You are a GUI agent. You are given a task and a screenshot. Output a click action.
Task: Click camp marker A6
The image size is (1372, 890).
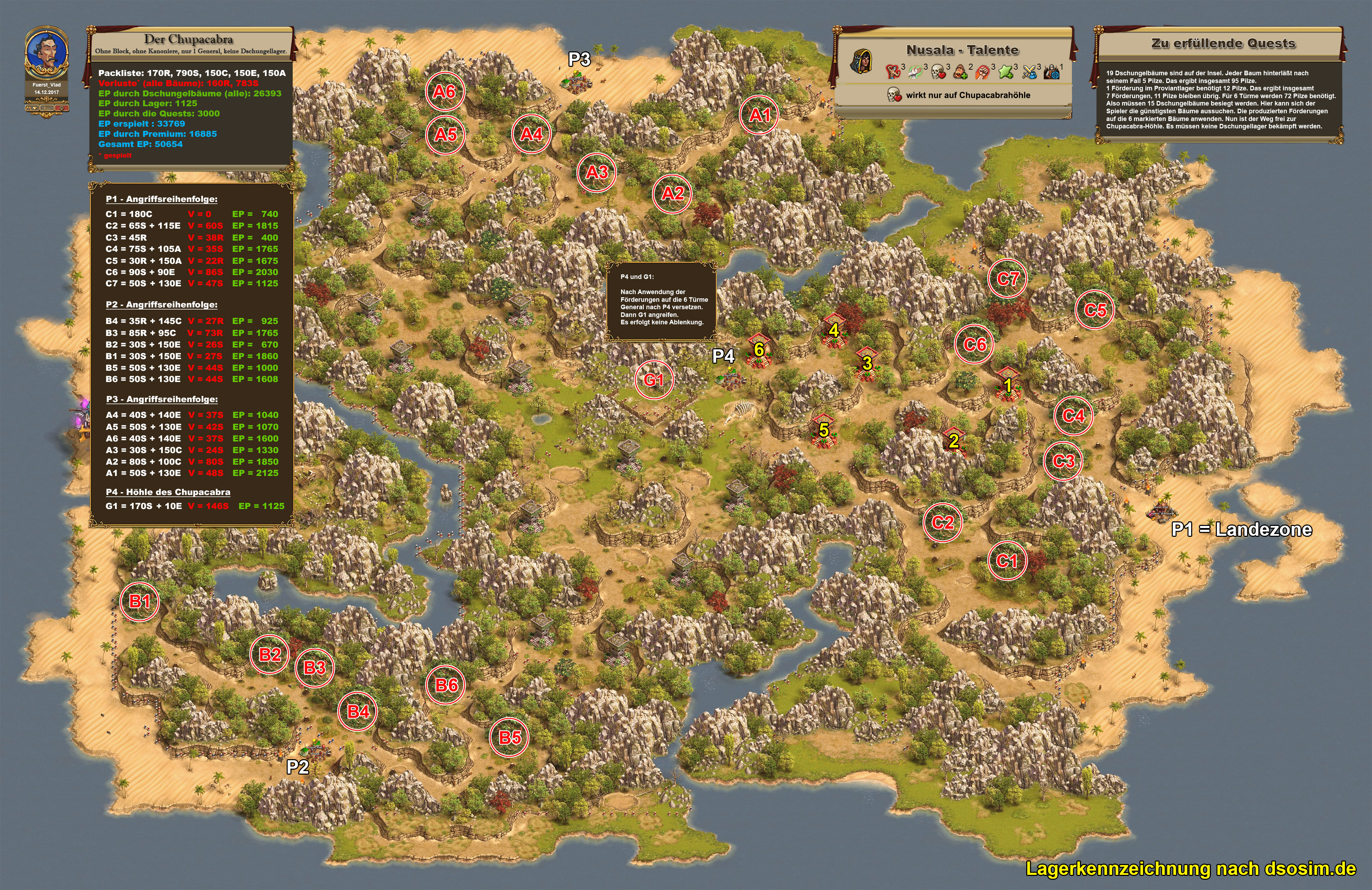click(x=444, y=91)
